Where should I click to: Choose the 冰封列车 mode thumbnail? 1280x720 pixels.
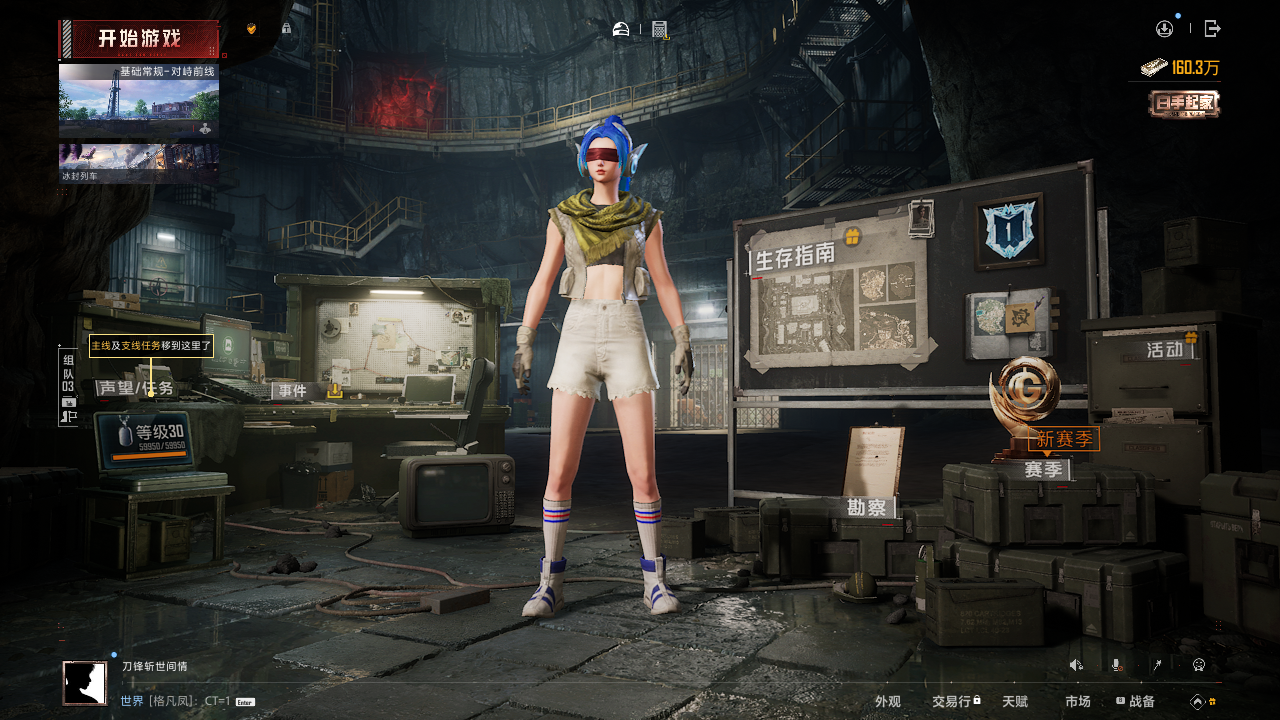(139, 163)
